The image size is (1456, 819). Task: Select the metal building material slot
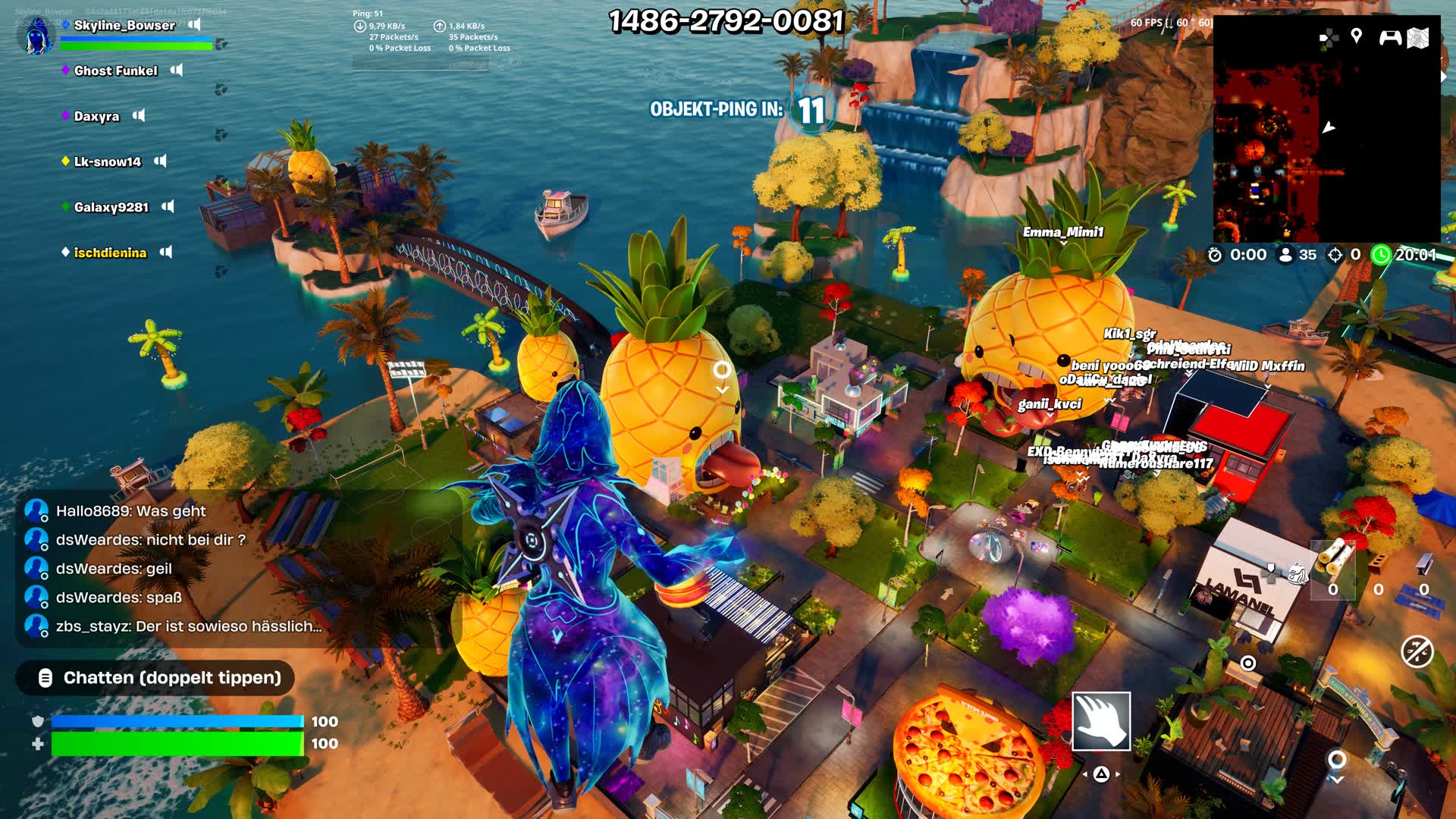pyautogui.click(x=1423, y=565)
